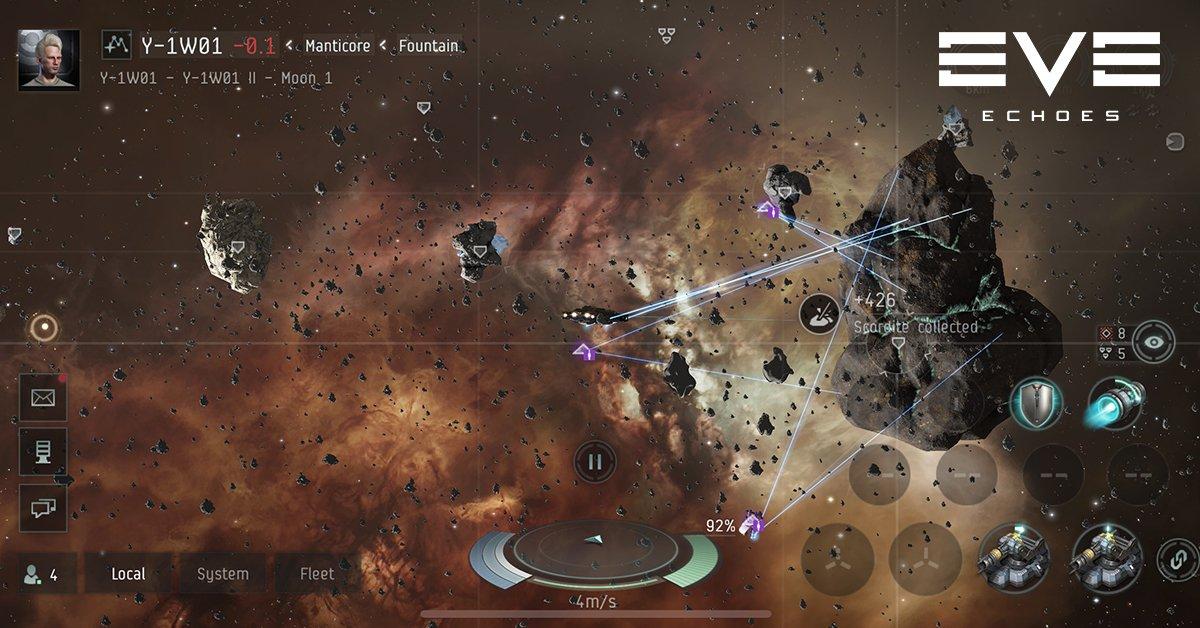Viewport: 1200px width, 628px height.
Task: Open the character portrait profile
Action: (x=49, y=59)
